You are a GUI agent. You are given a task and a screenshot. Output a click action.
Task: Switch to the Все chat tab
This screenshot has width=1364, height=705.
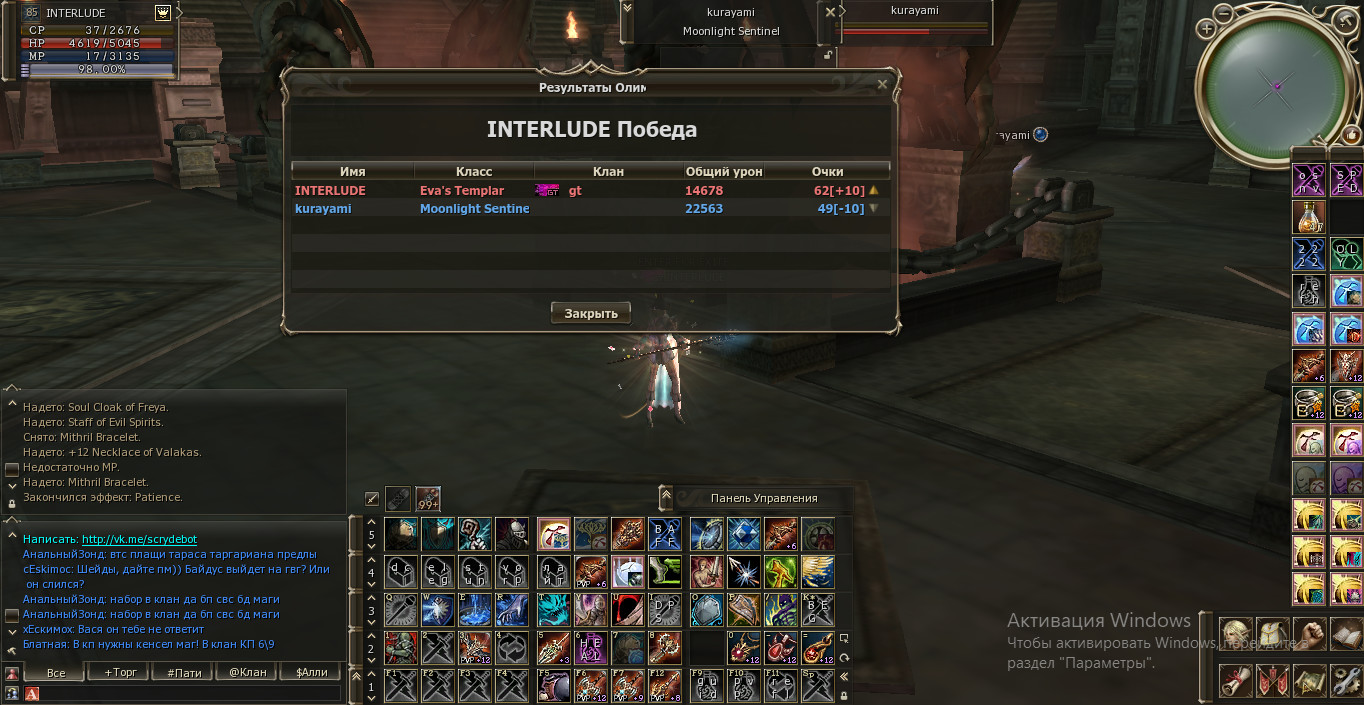pyautogui.click(x=56, y=673)
